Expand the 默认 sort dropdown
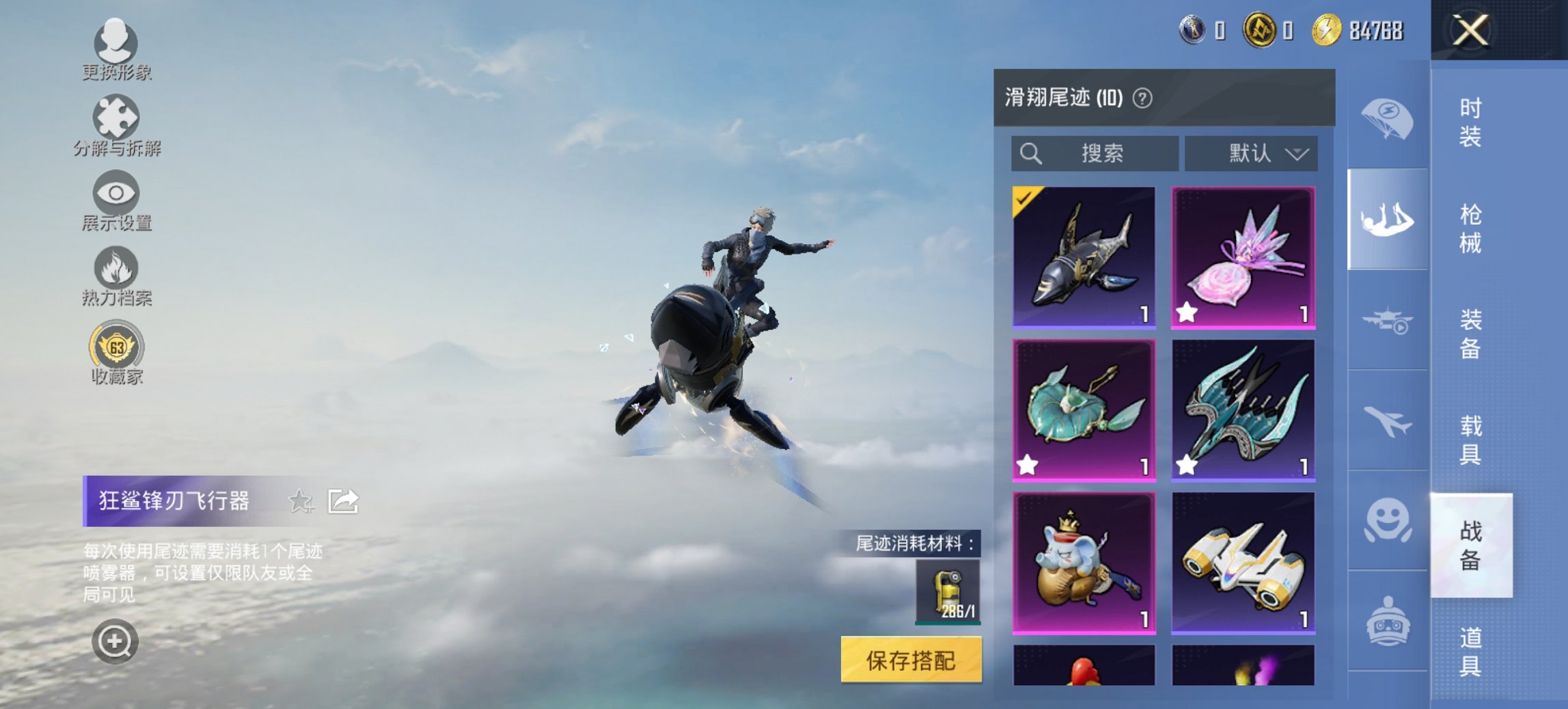This screenshot has height=709, width=1568. (x=1256, y=153)
